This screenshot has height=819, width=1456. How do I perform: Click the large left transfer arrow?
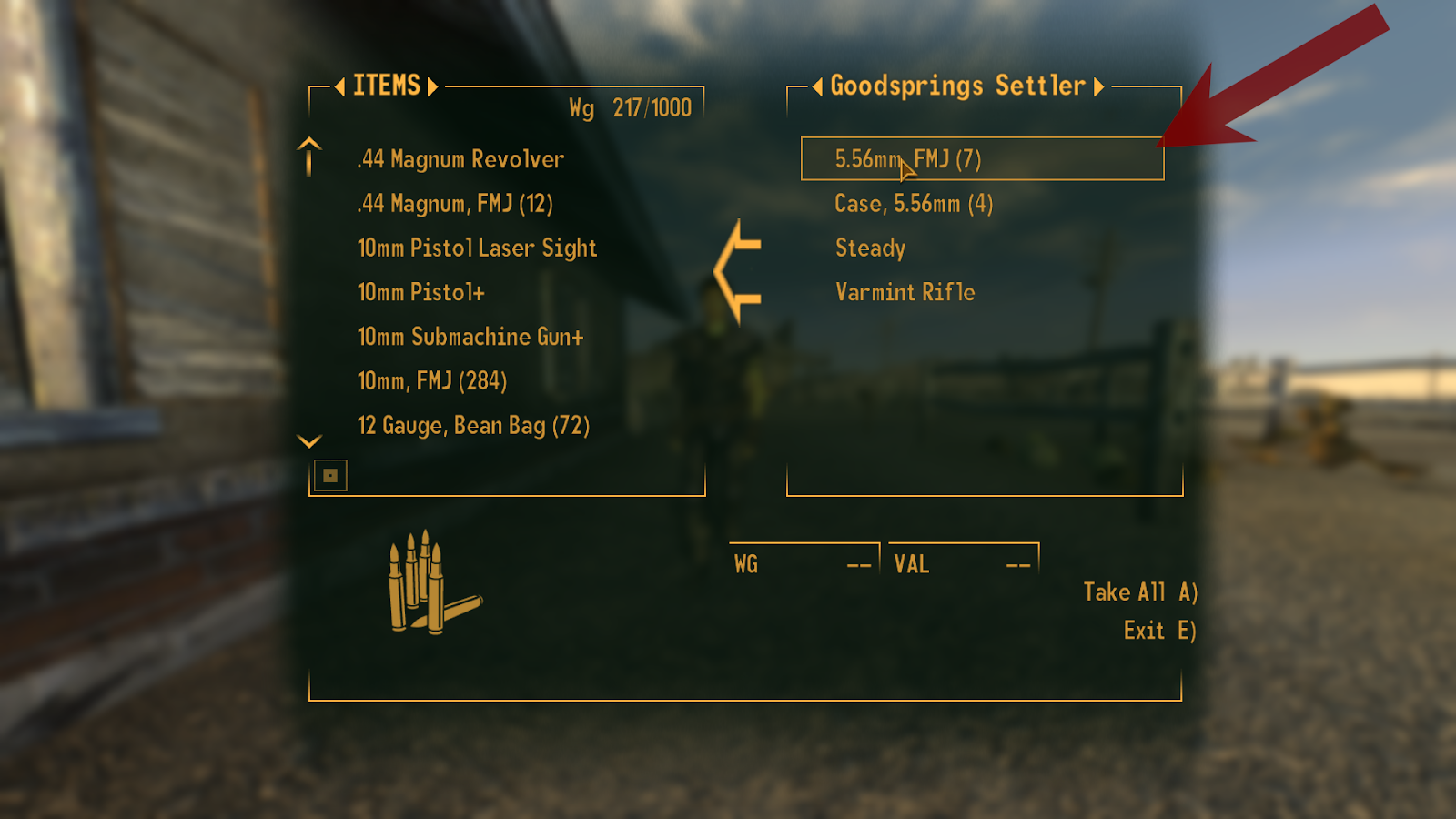[737, 270]
